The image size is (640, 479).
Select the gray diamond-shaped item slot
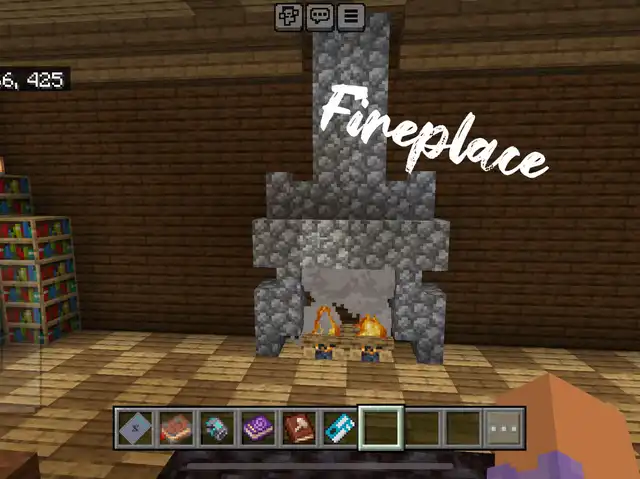click(135, 428)
